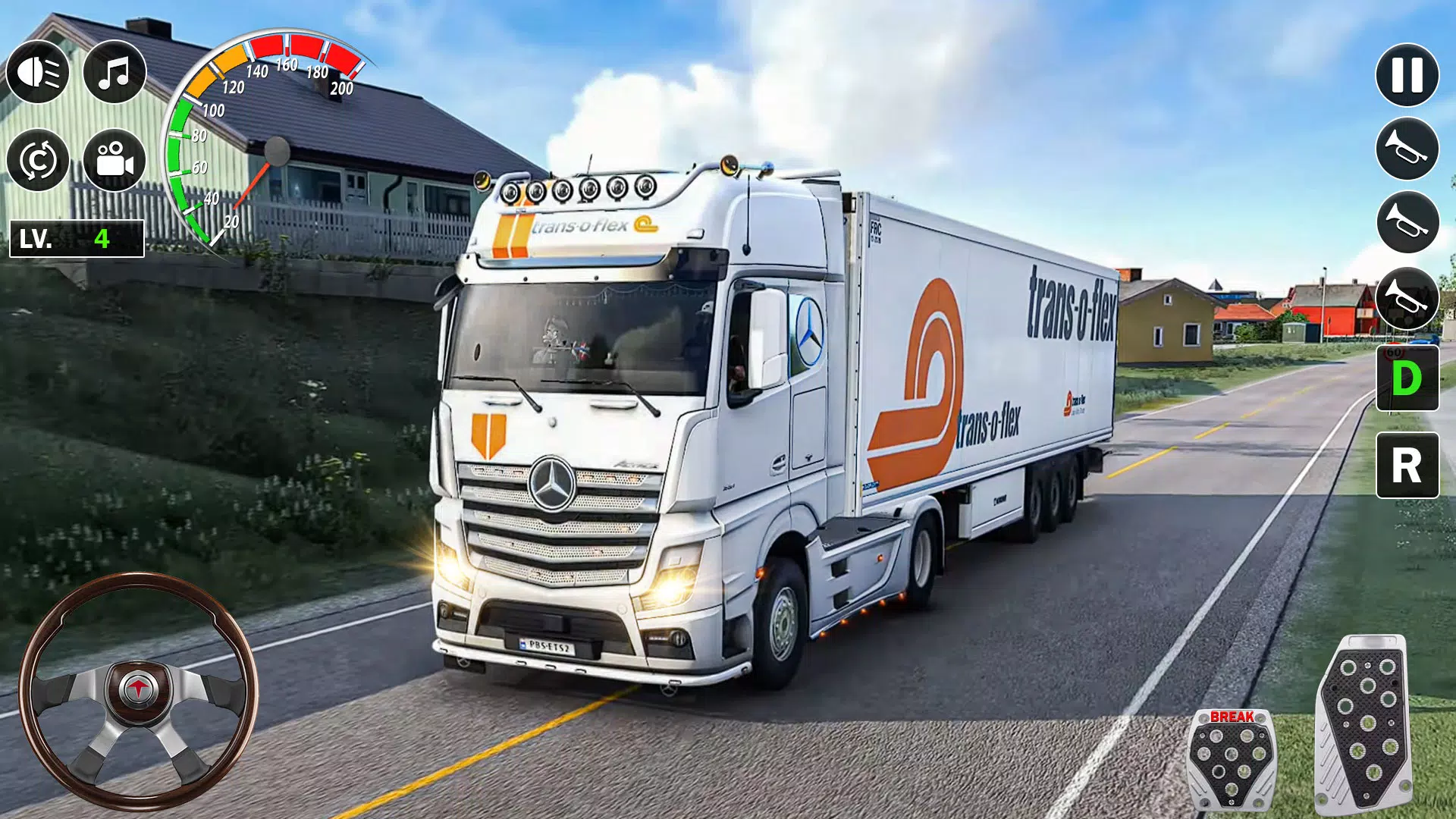Viewport: 1456px width, 819px height.
Task: Mute the game music
Action: tap(114, 72)
